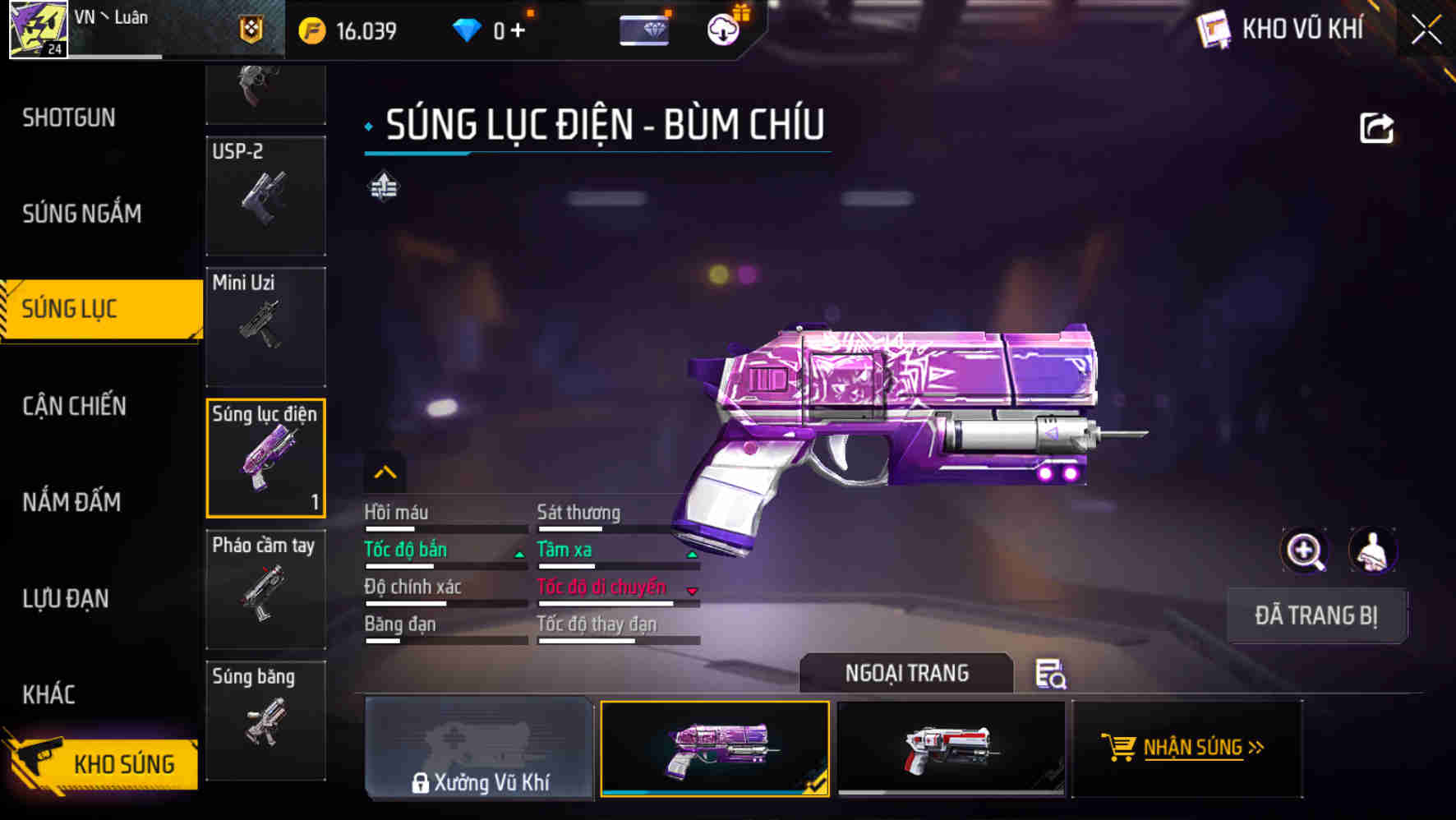Zoom in with the magnifier icon

point(1305,551)
